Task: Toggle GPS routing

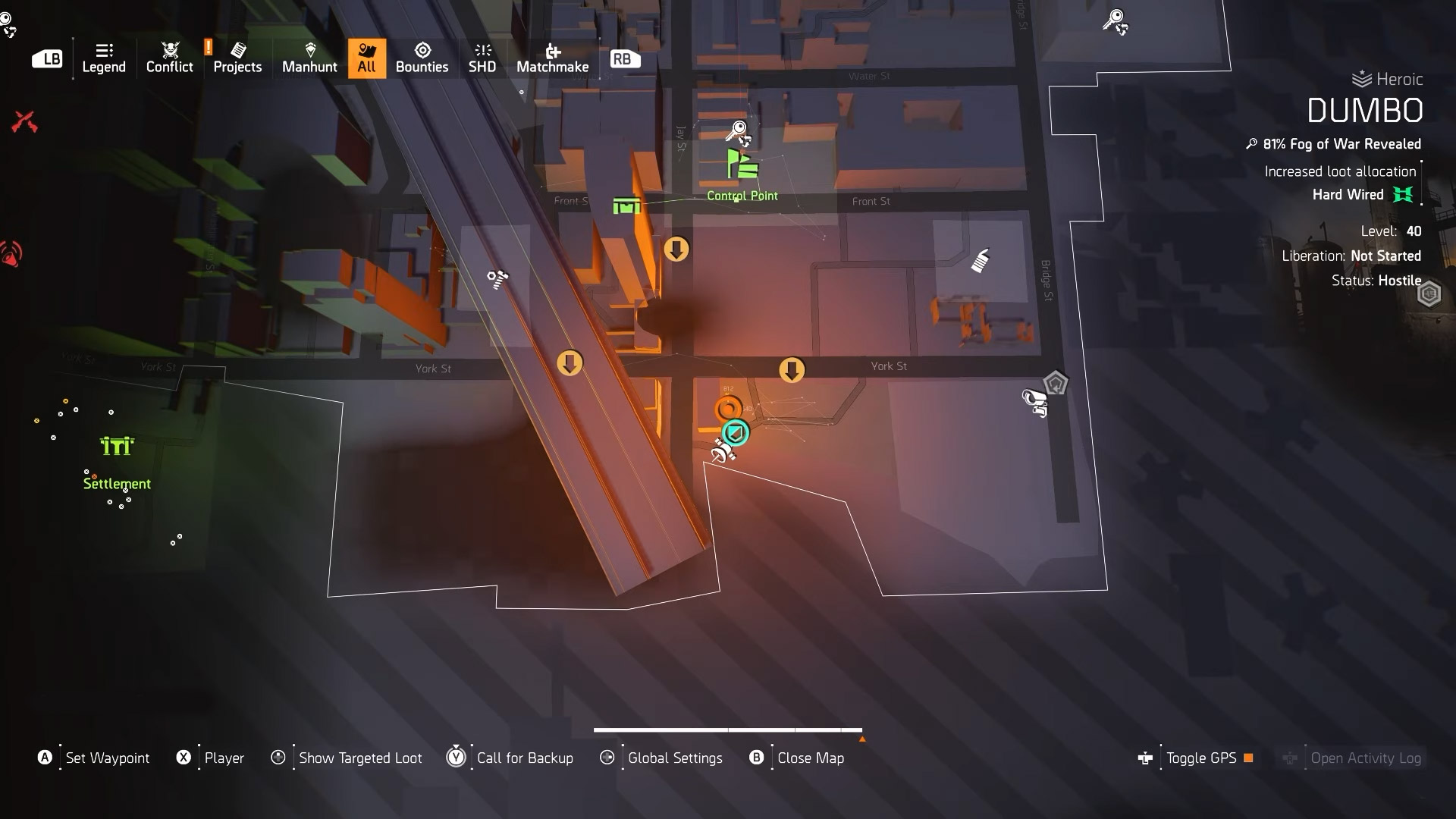Action: (1200, 758)
